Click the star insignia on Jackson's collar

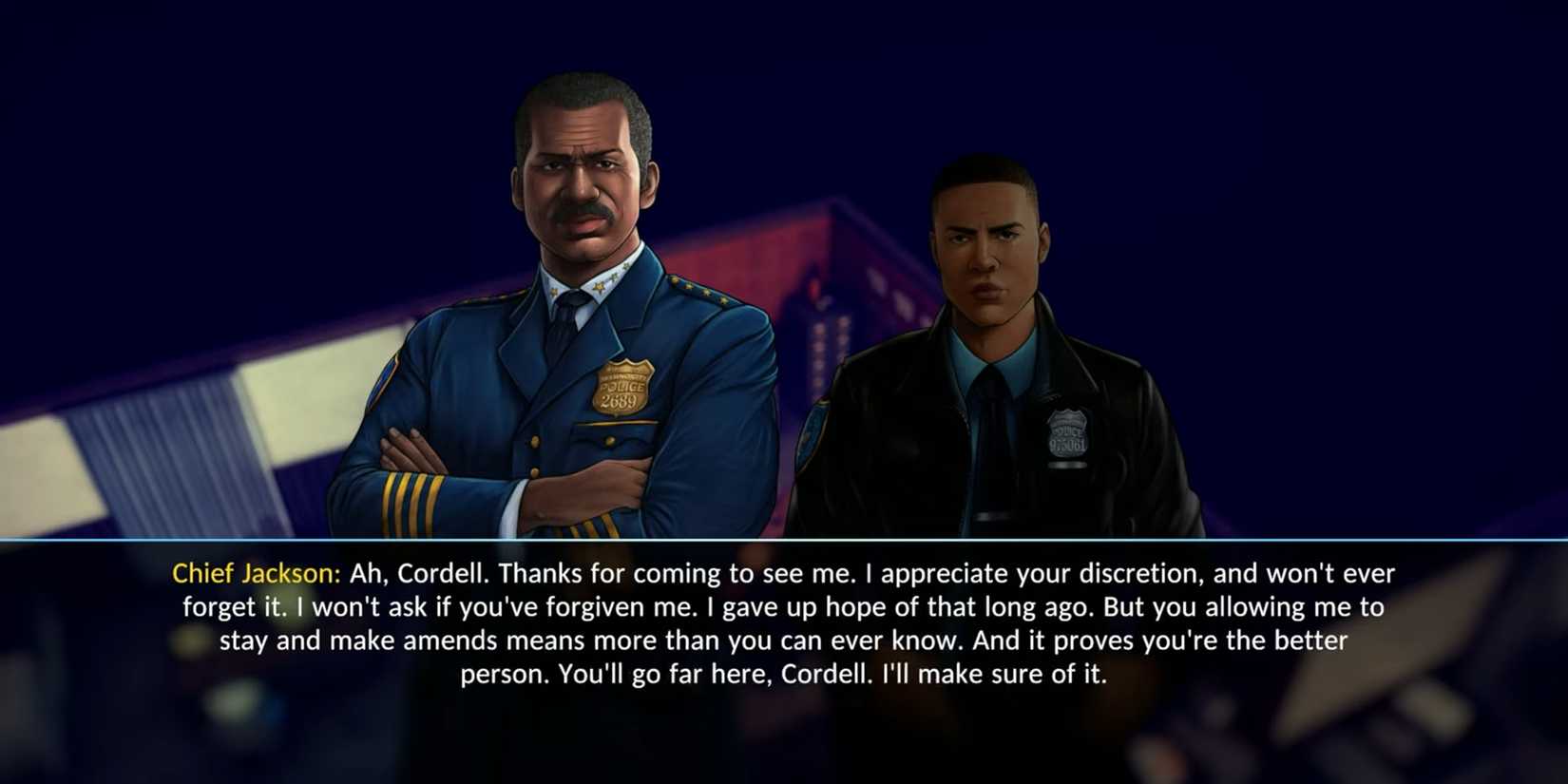[x=597, y=285]
